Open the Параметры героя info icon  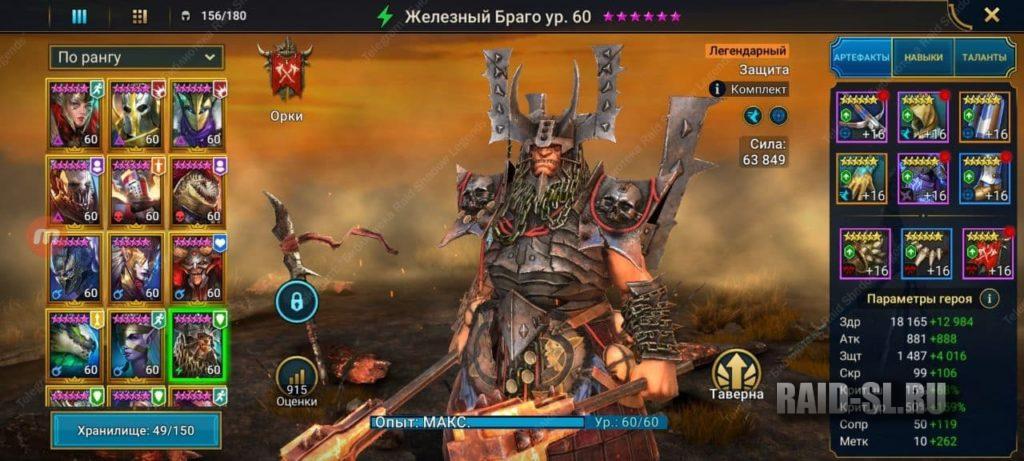point(989,298)
